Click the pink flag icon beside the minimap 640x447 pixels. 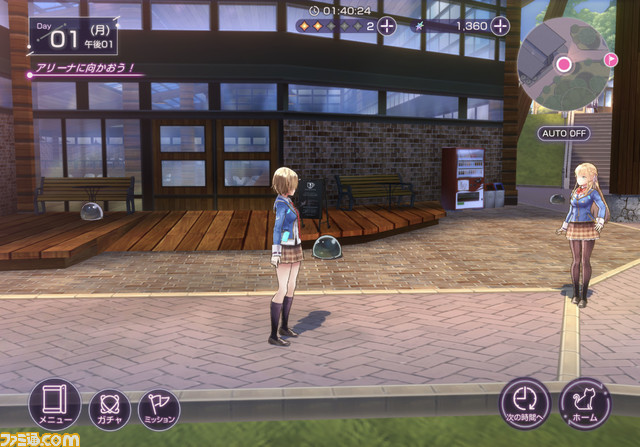[x=612, y=61]
